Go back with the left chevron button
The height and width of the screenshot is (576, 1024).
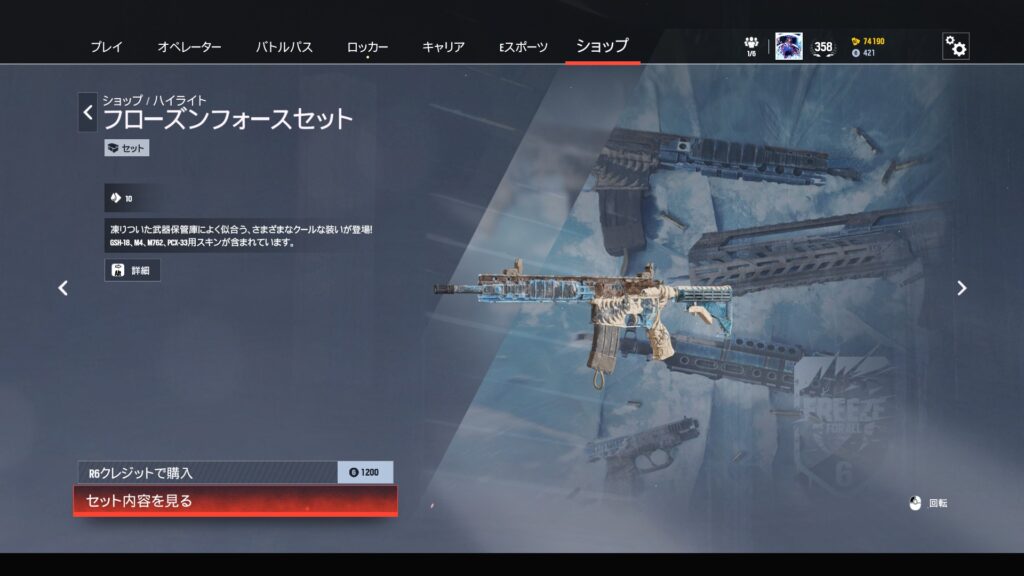point(88,113)
